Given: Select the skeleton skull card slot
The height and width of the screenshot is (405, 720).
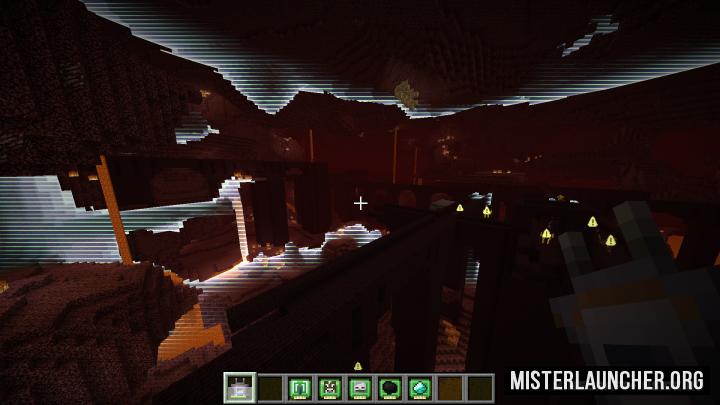Looking at the screenshot, I should (359, 388).
